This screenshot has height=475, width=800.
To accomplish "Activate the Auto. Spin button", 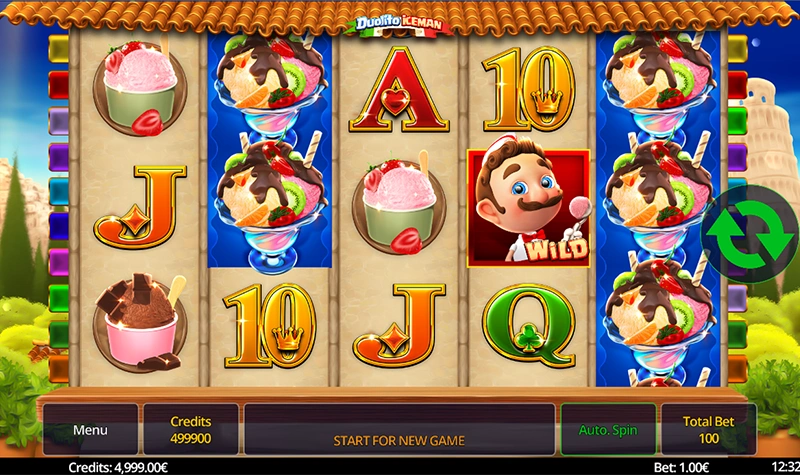I will click(x=607, y=430).
